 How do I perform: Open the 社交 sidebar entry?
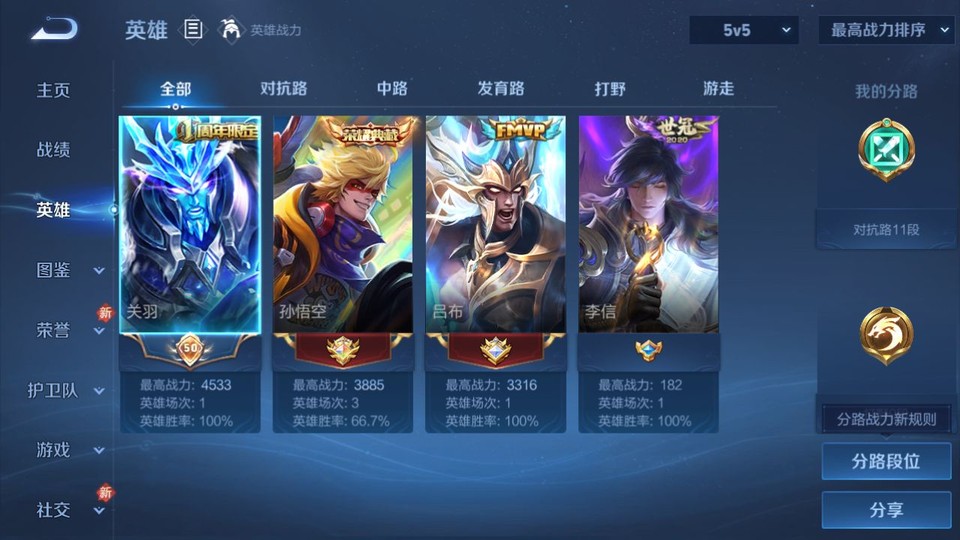54,510
